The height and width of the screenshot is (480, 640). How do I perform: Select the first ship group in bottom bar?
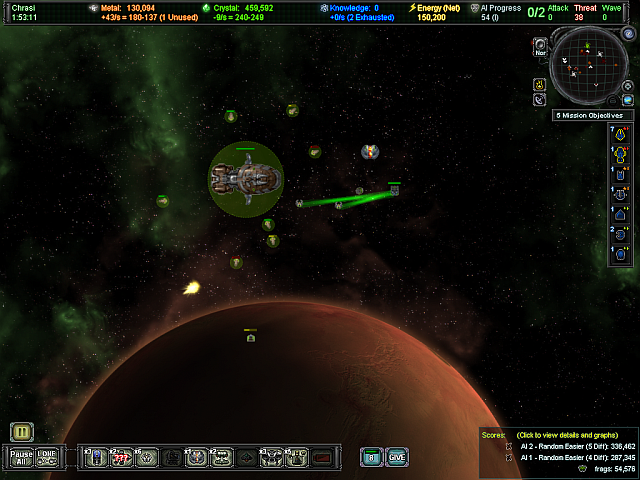[x=95, y=457]
